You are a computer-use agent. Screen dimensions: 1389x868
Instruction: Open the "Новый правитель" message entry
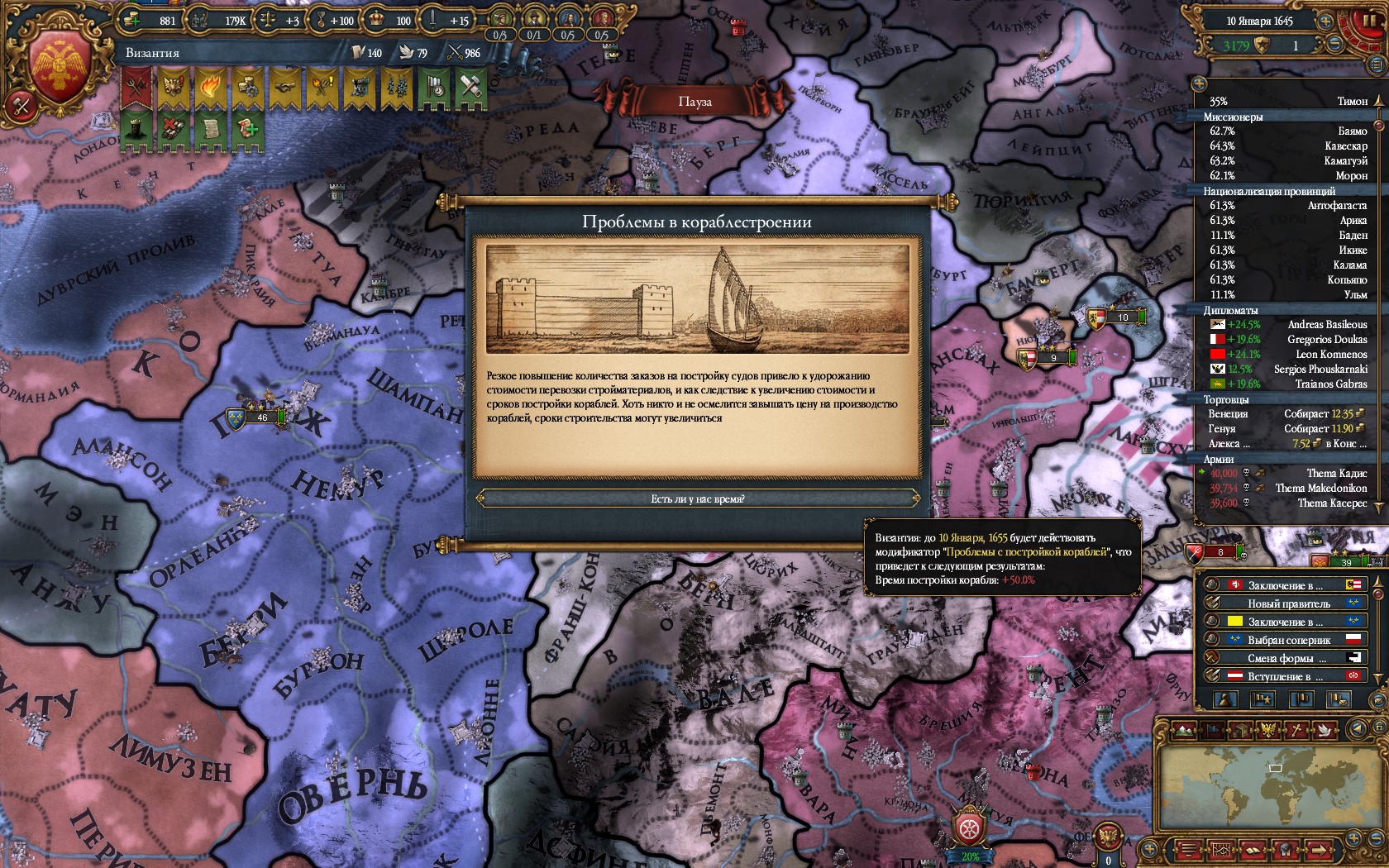click(1287, 603)
